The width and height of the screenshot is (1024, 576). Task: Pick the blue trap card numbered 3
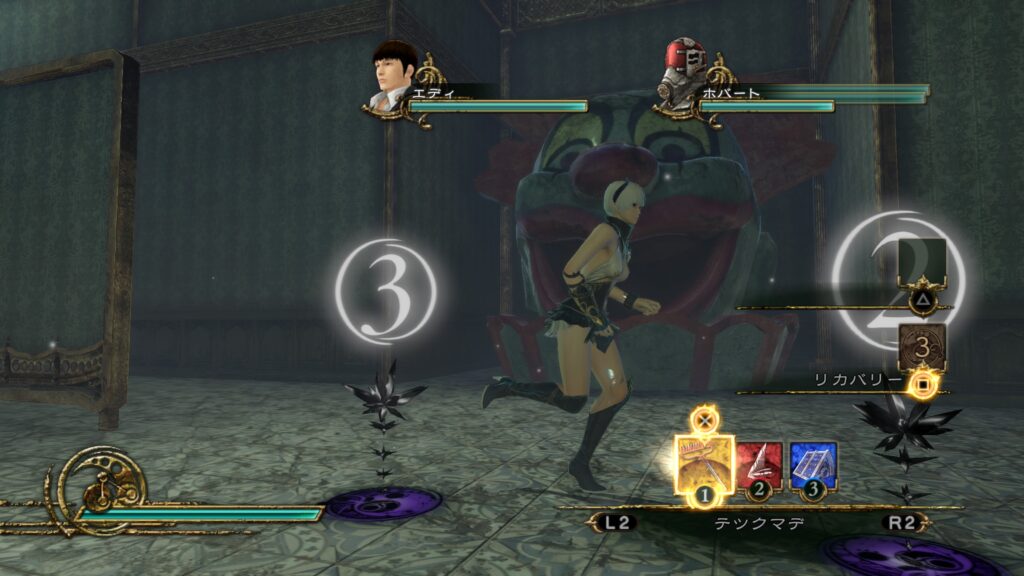pos(813,466)
